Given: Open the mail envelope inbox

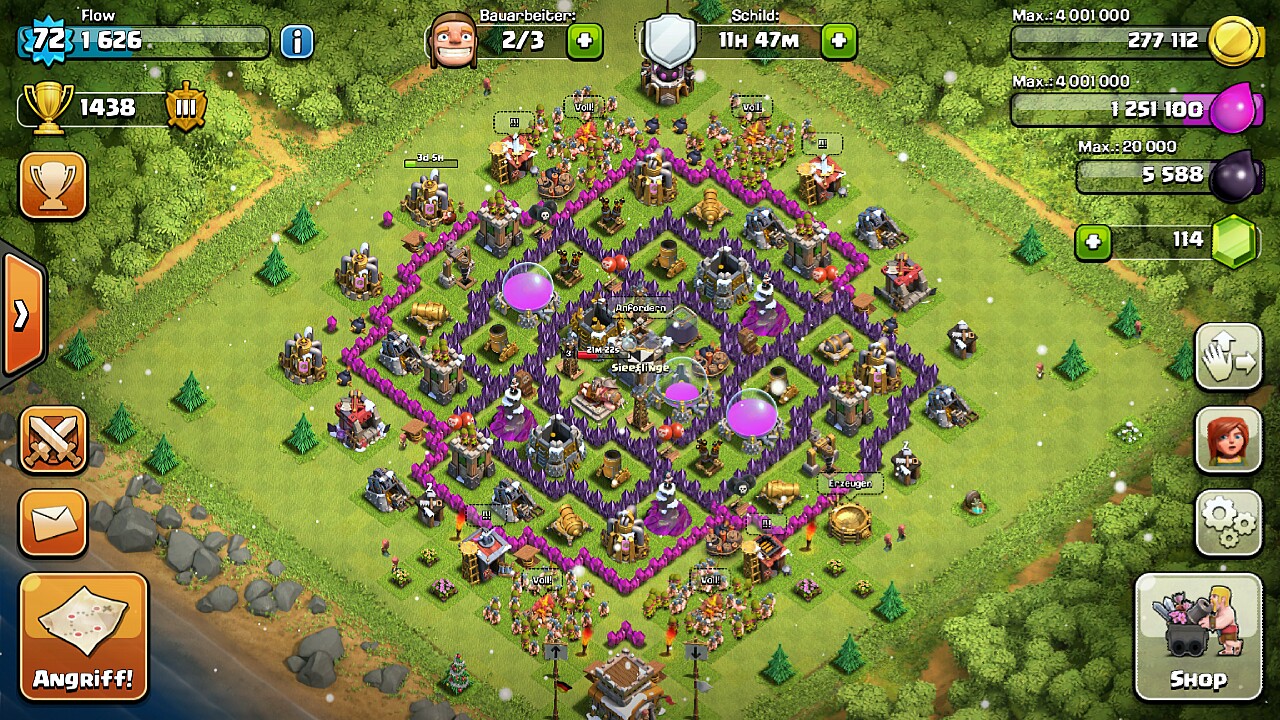Looking at the screenshot, I should coord(53,523).
